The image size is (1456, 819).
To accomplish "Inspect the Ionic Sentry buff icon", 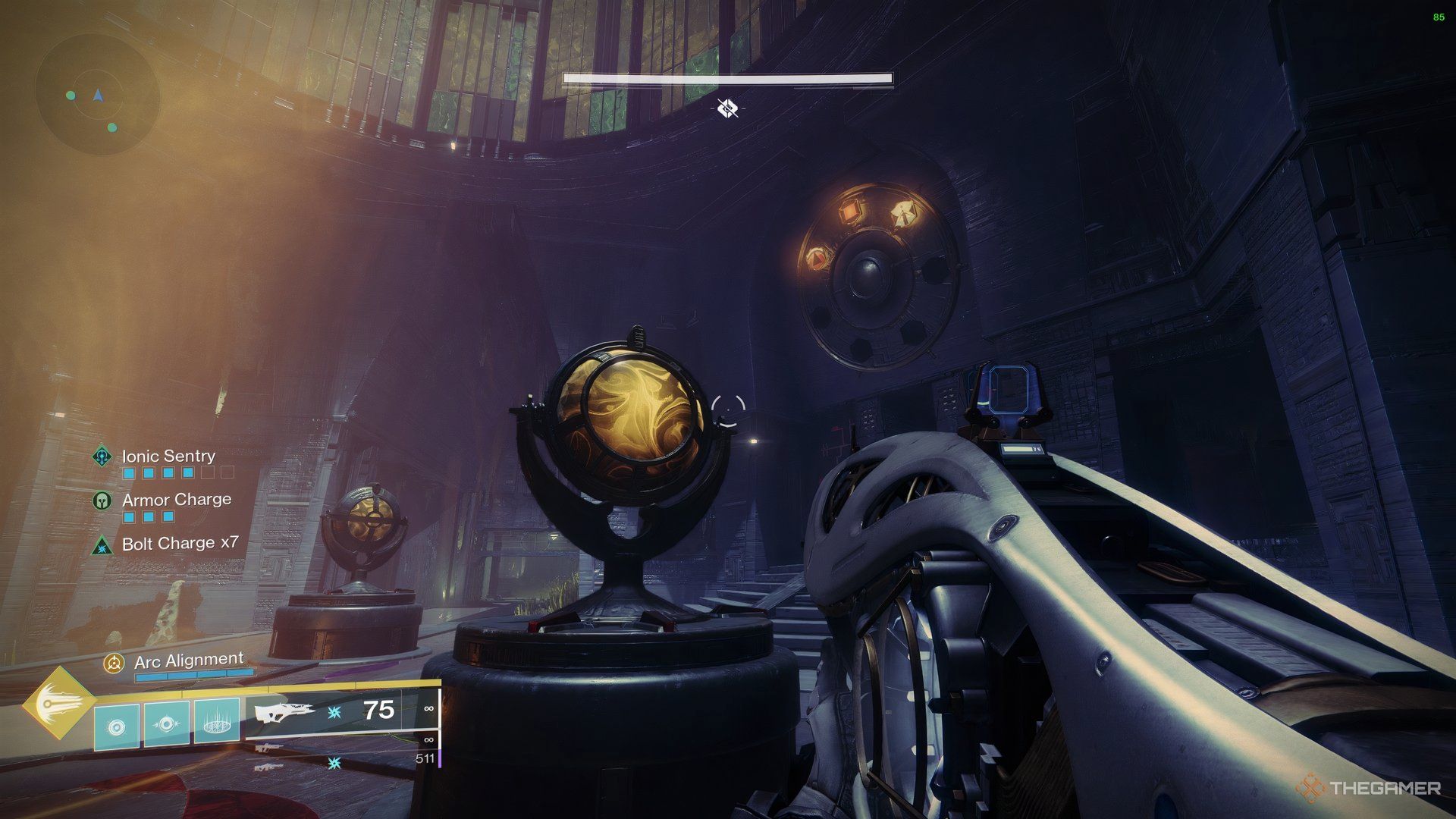I will 102,457.
